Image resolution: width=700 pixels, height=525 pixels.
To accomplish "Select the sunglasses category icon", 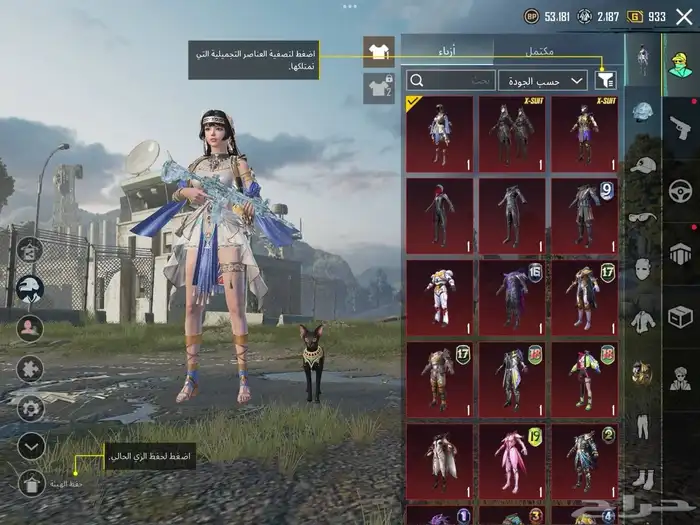I will click(x=643, y=216).
